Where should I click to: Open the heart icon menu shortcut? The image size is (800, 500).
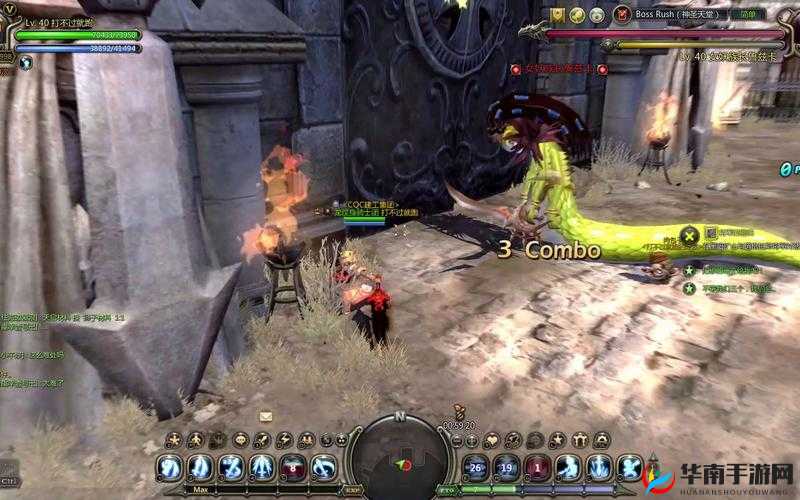[492, 440]
